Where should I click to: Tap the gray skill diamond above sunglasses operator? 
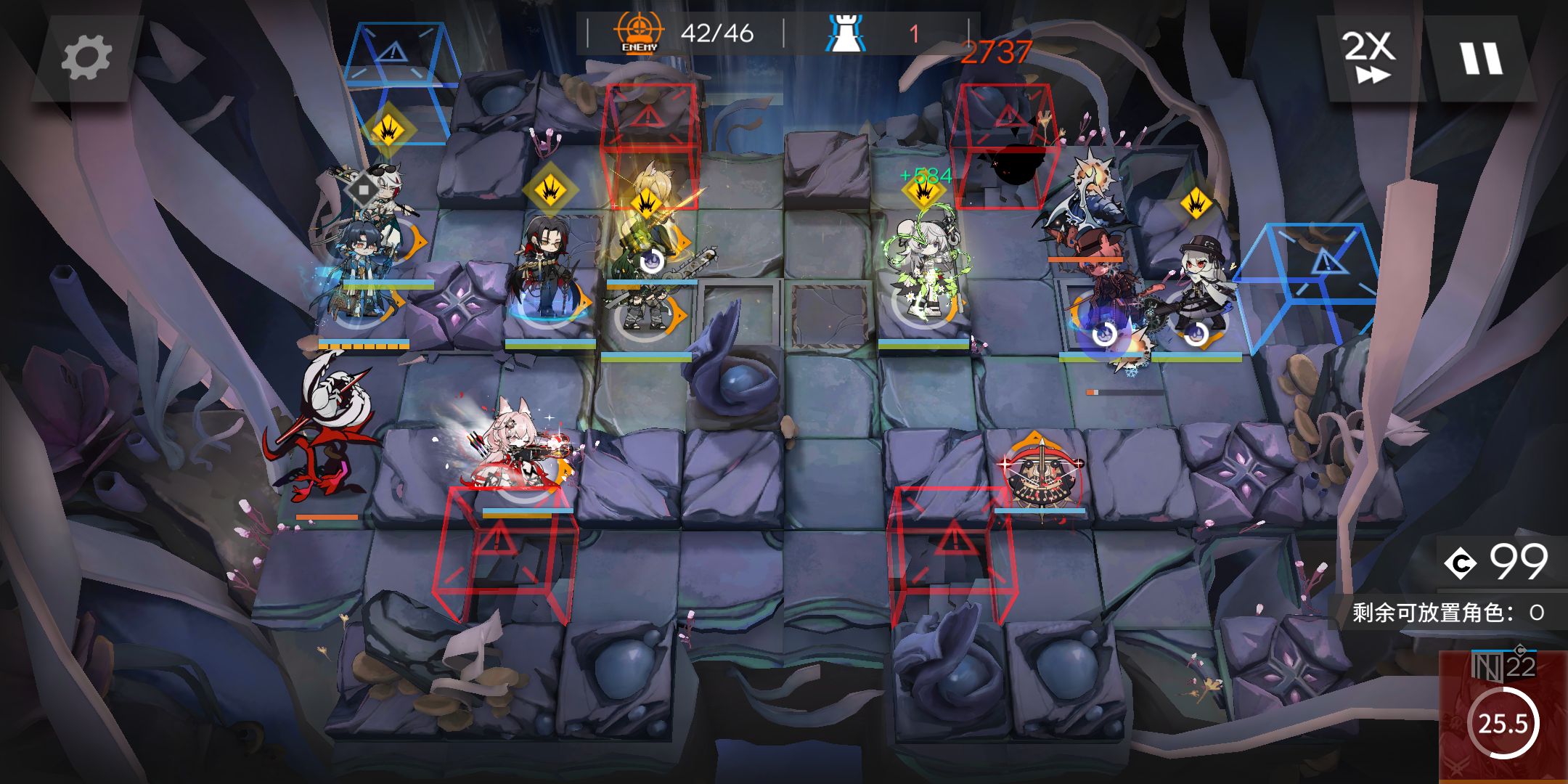[363, 189]
